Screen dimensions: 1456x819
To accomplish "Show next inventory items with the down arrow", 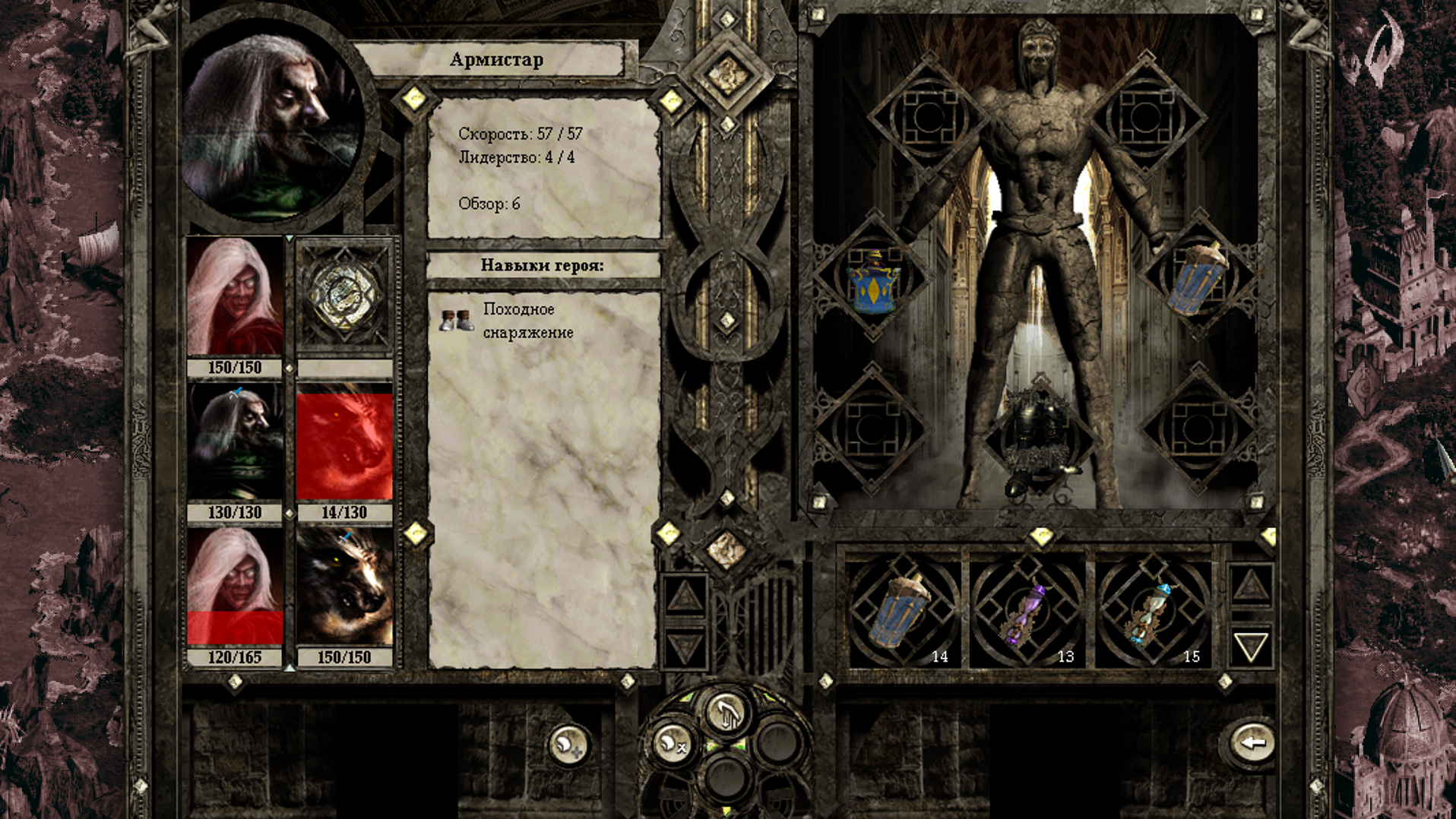I will tap(1250, 647).
